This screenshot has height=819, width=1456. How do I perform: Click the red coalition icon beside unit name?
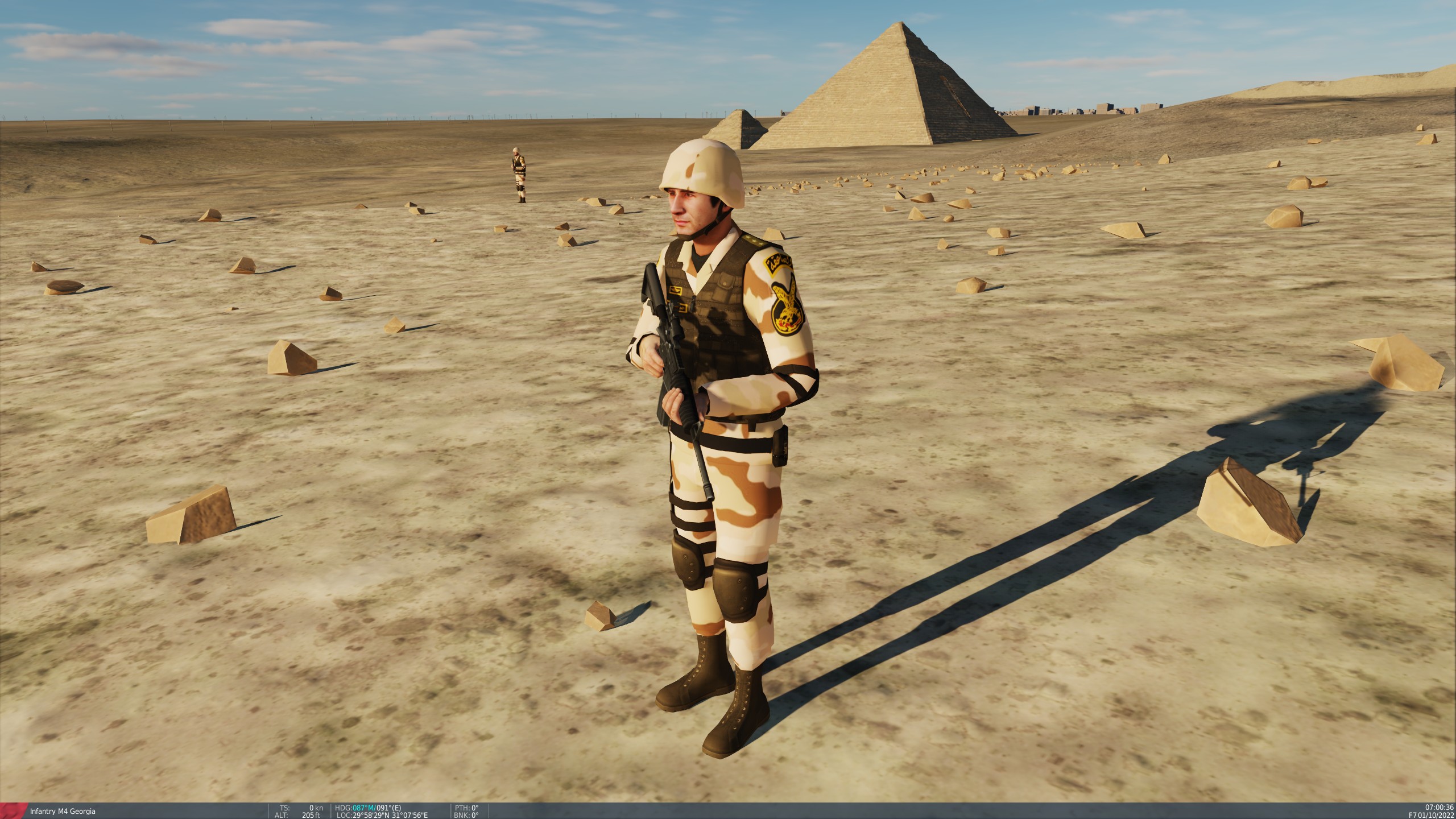tap(13, 810)
